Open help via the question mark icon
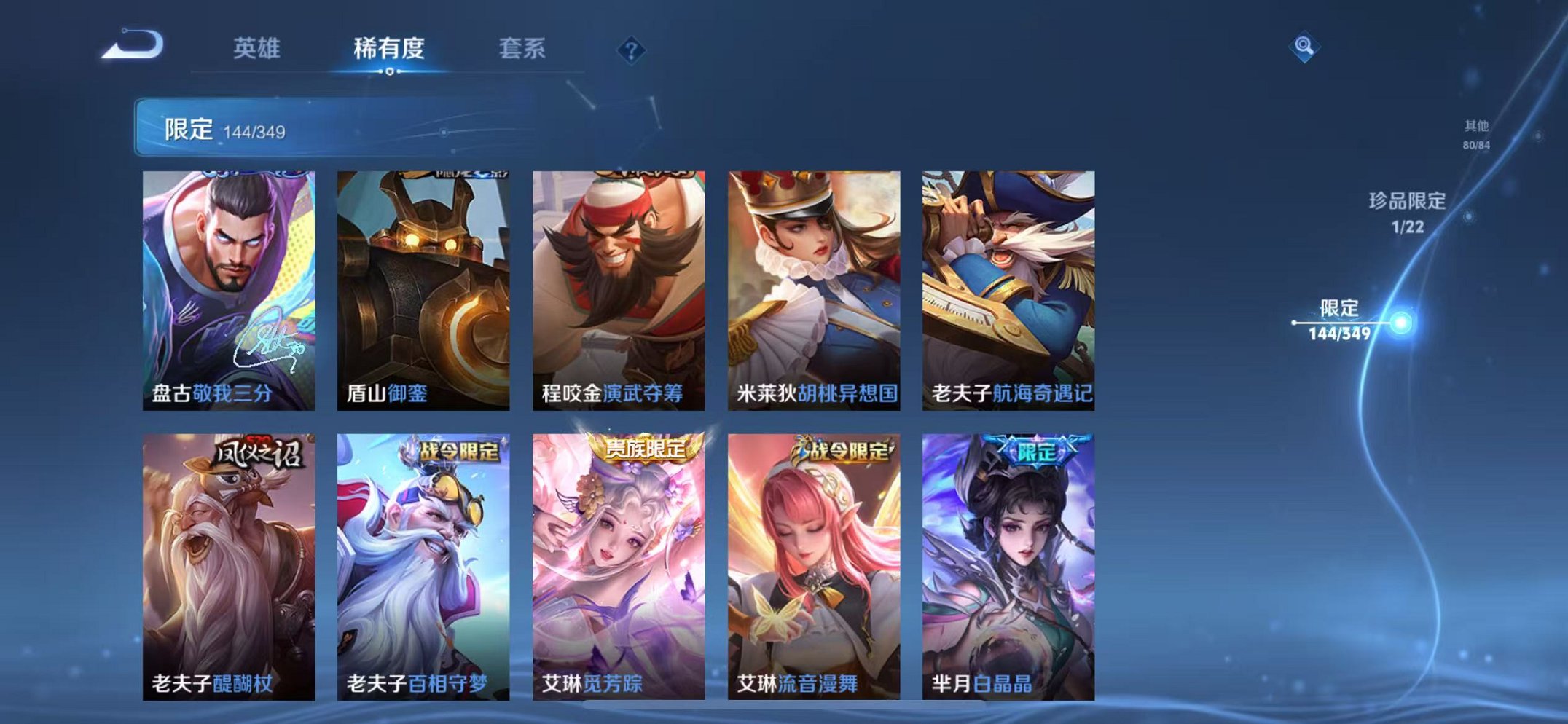1568x724 pixels. click(631, 50)
